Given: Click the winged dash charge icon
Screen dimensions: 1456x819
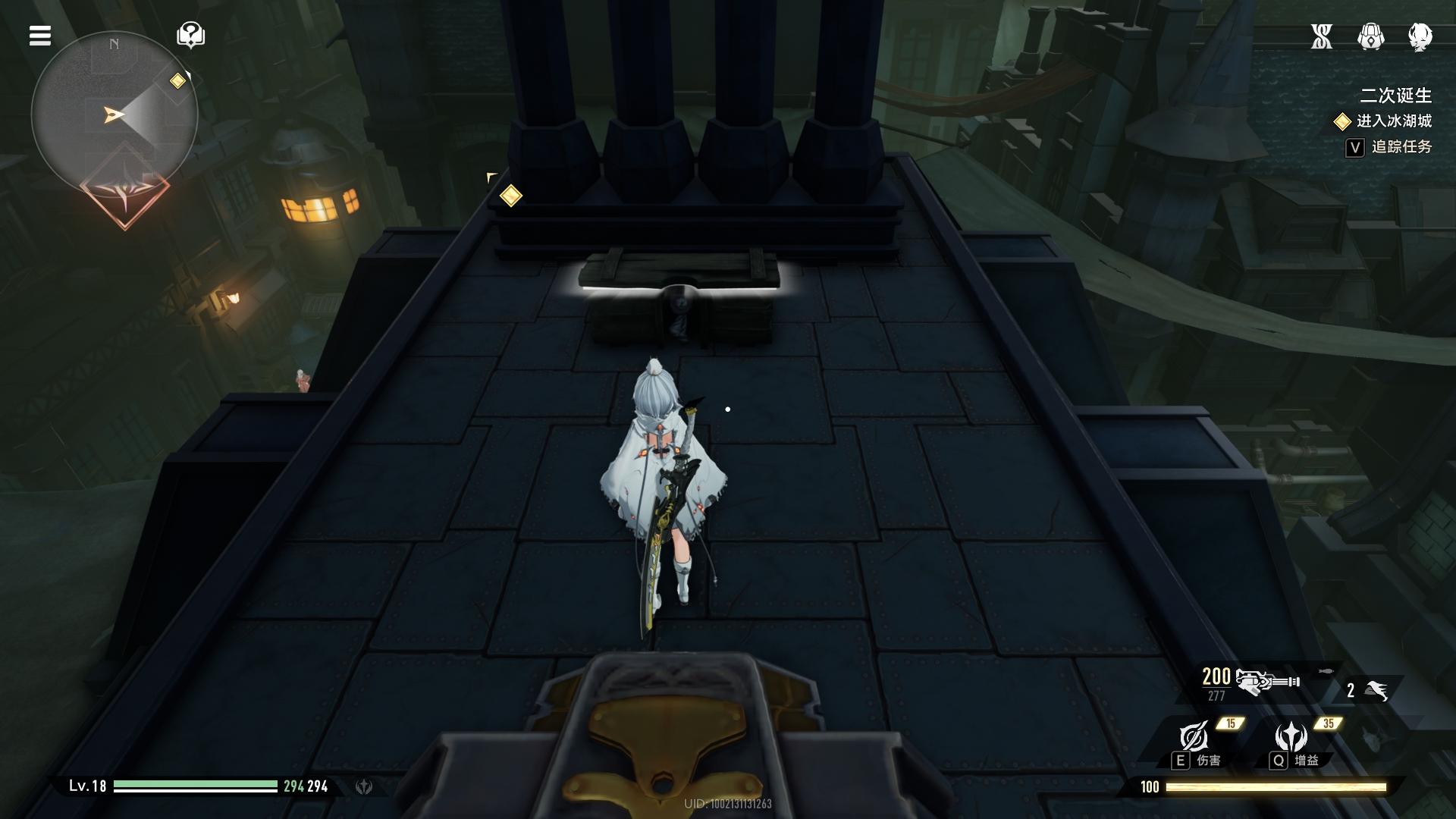Looking at the screenshot, I should [1376, 690].
